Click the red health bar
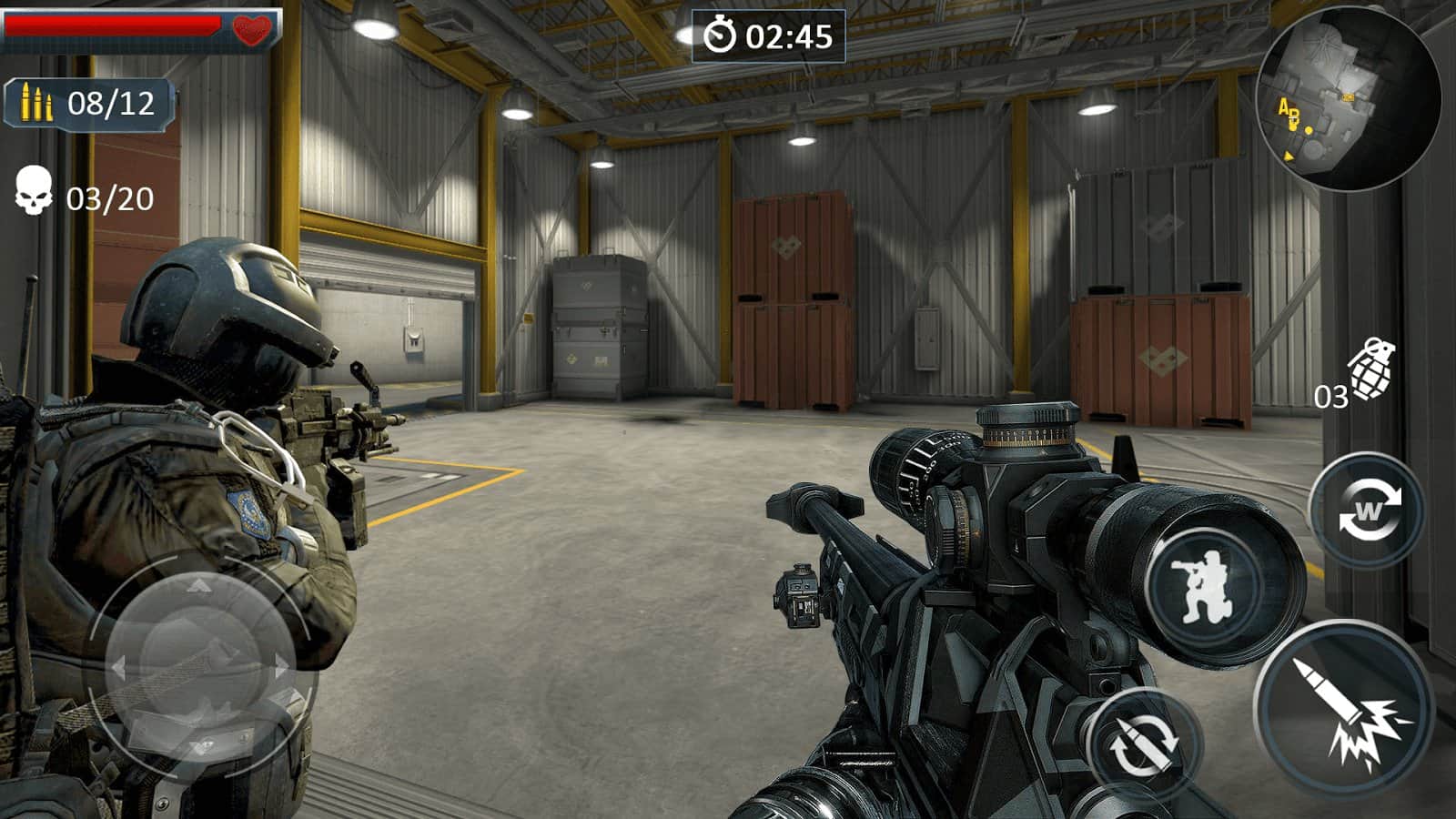 click(x=109, y=25)
